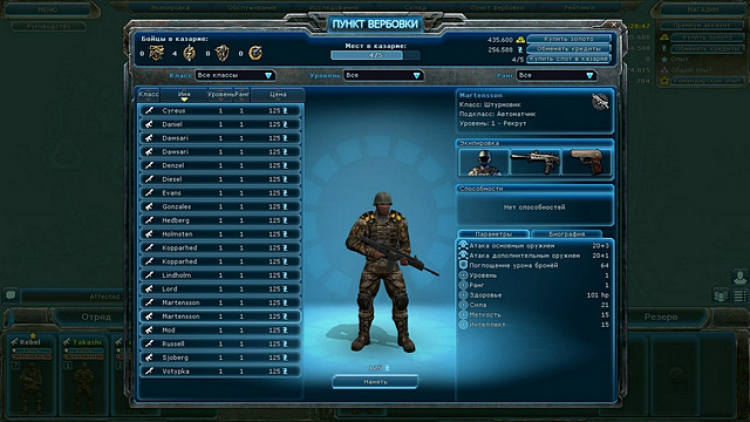Click the helmeted armor equipment slot
This screenshot has height=422, width=750.
tap(482, 162)
